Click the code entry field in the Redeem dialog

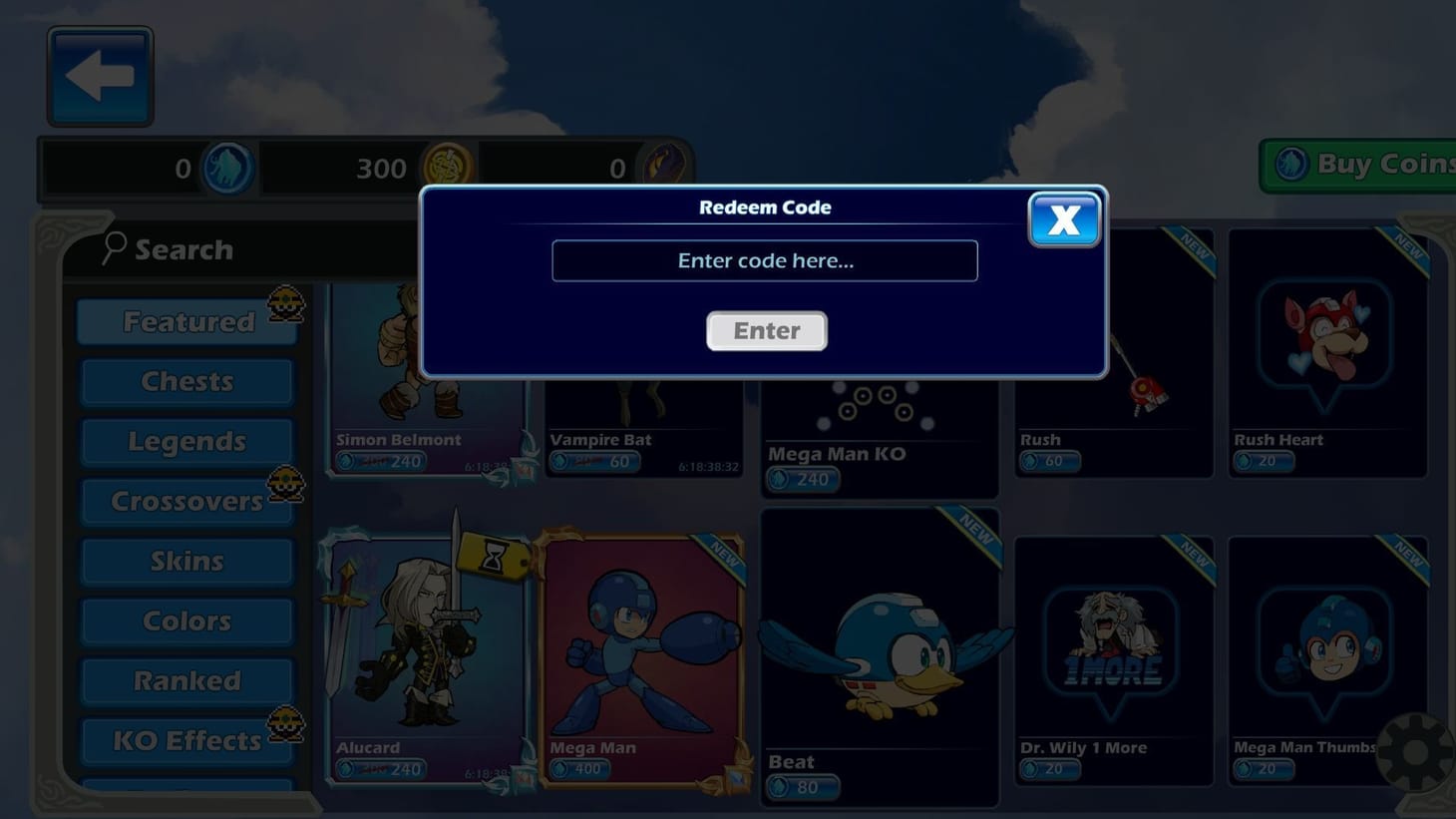pyautogui.click(x=764, y=260)
